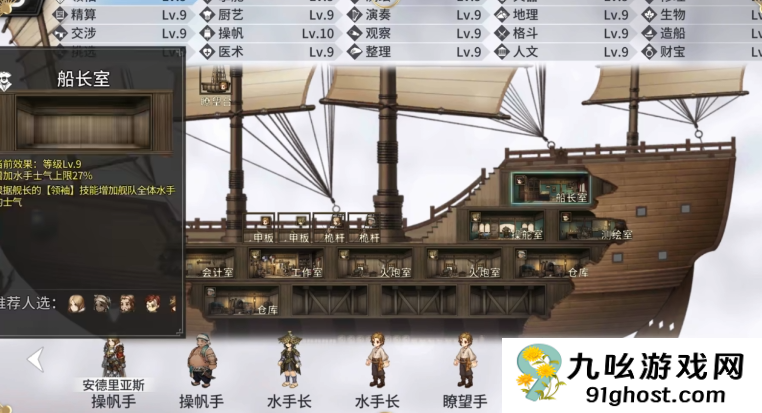Visit the 九吆游戏网 watermark logo

pos(630,374)
